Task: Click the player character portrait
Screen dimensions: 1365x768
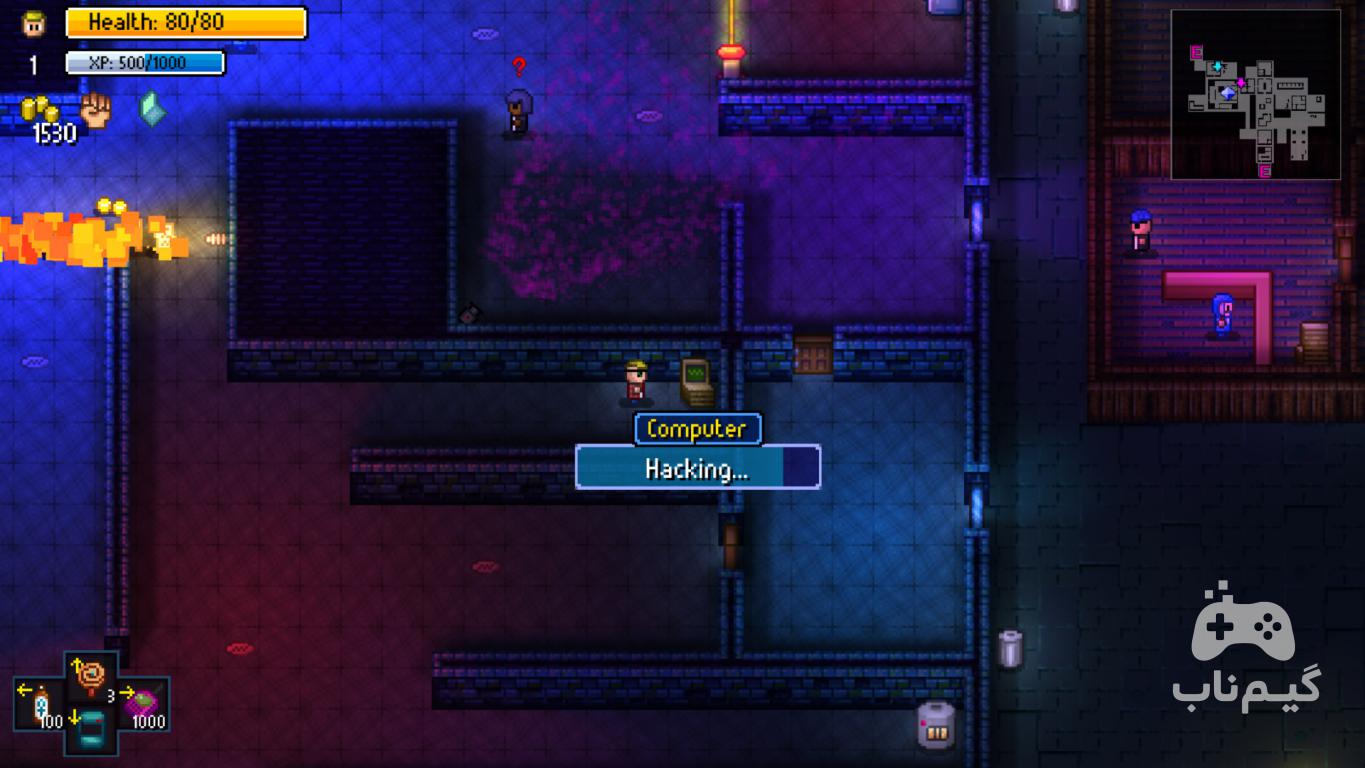Action: [34, 23]
